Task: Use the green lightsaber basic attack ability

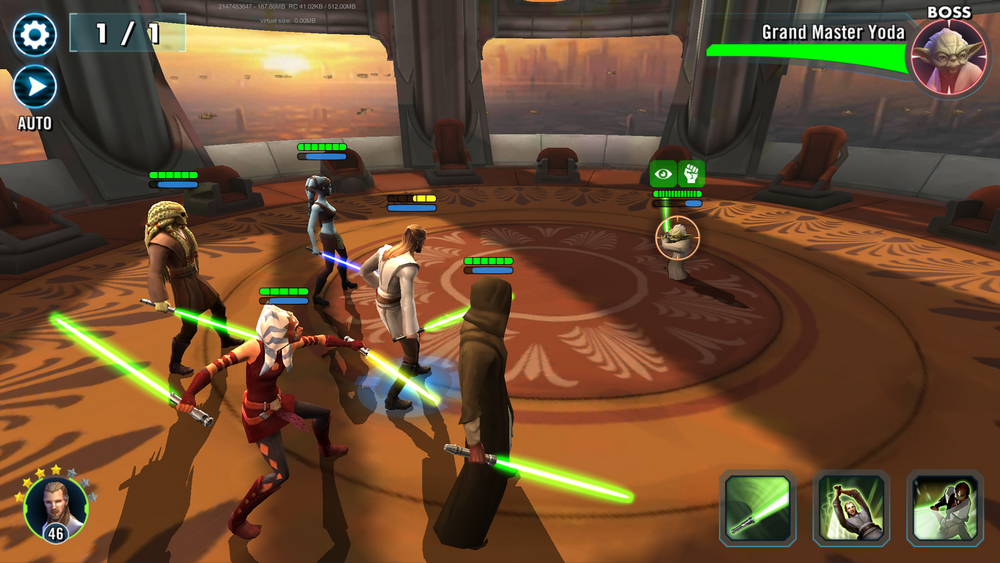Action: 758,508
